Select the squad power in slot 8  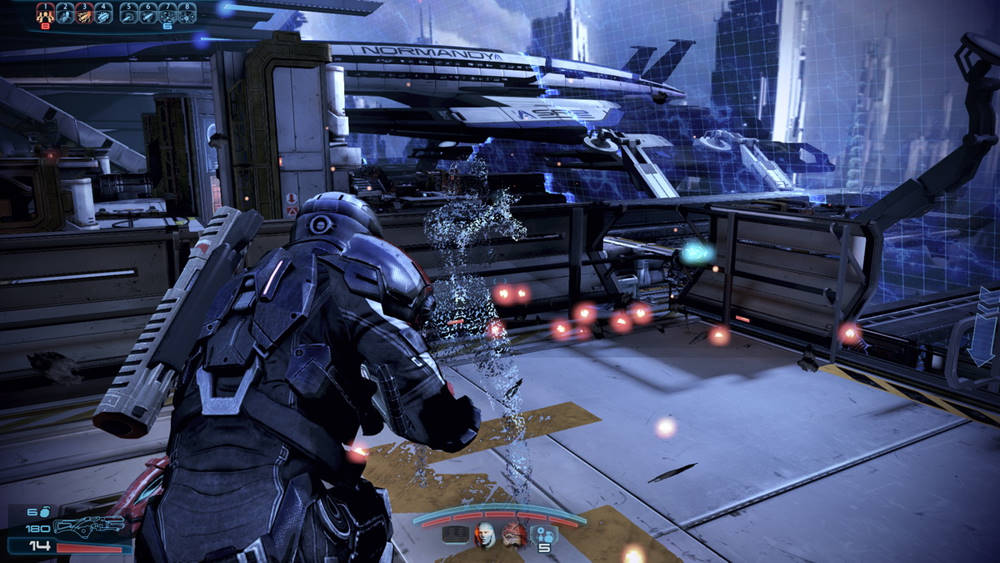pyautogui.click(x=186, y=13)
